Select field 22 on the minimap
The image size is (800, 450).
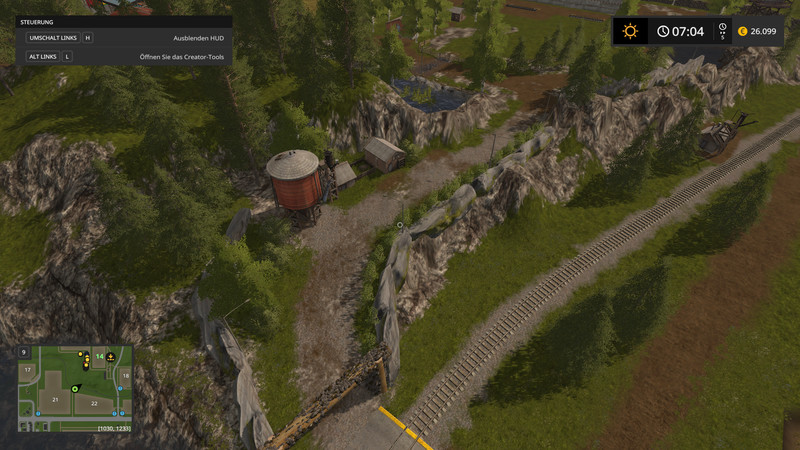click(95, 403)
